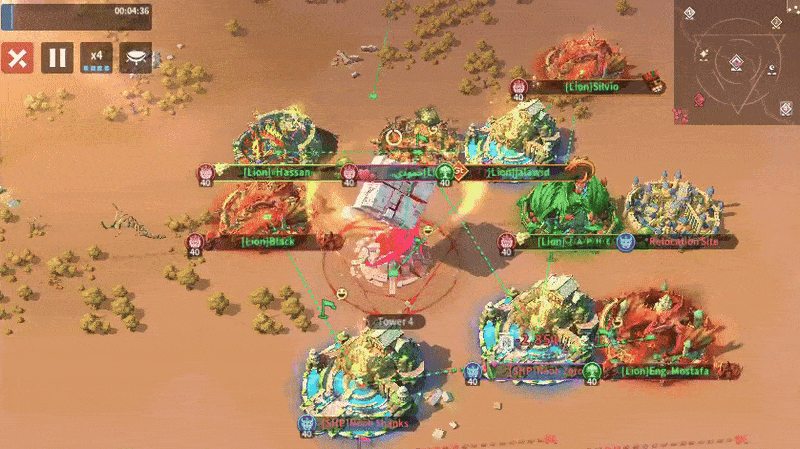Select the number 2 marker on minimap
Image resolution: width=800 pixels, height=449 pixels.
point(776,22)
